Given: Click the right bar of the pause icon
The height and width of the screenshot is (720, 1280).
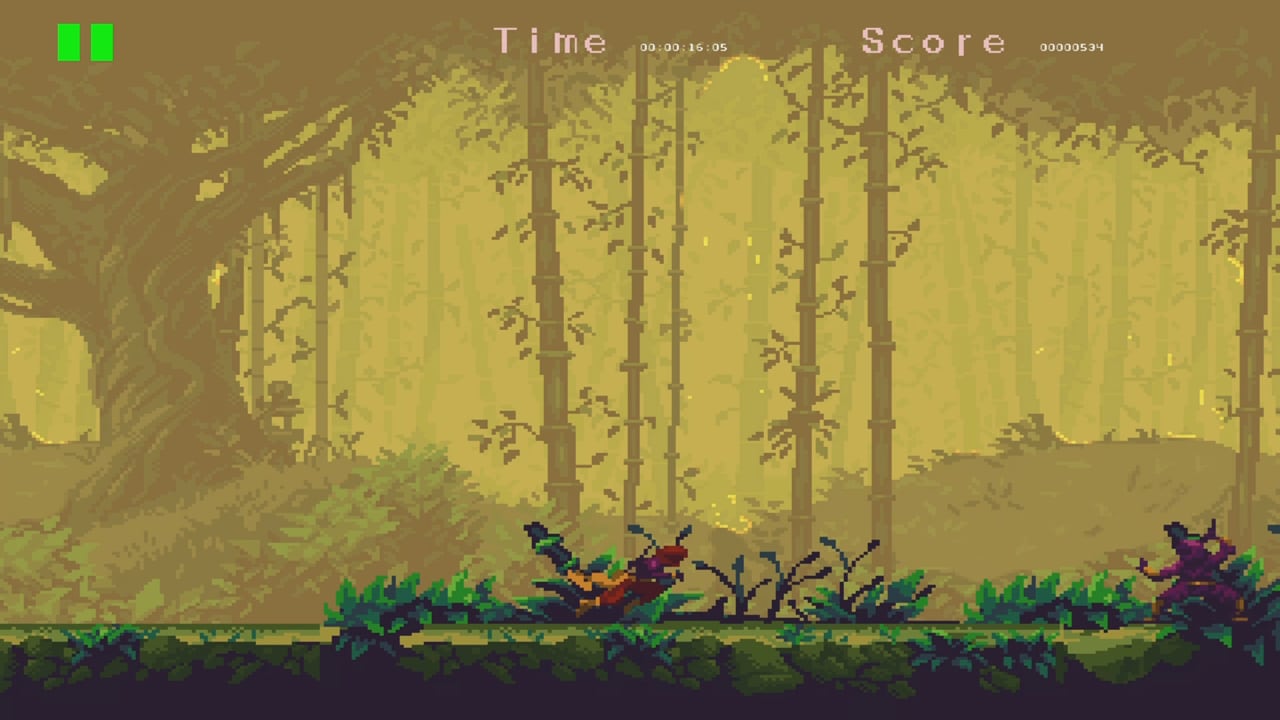Looking at the screenshot, I should coord(99,43).
